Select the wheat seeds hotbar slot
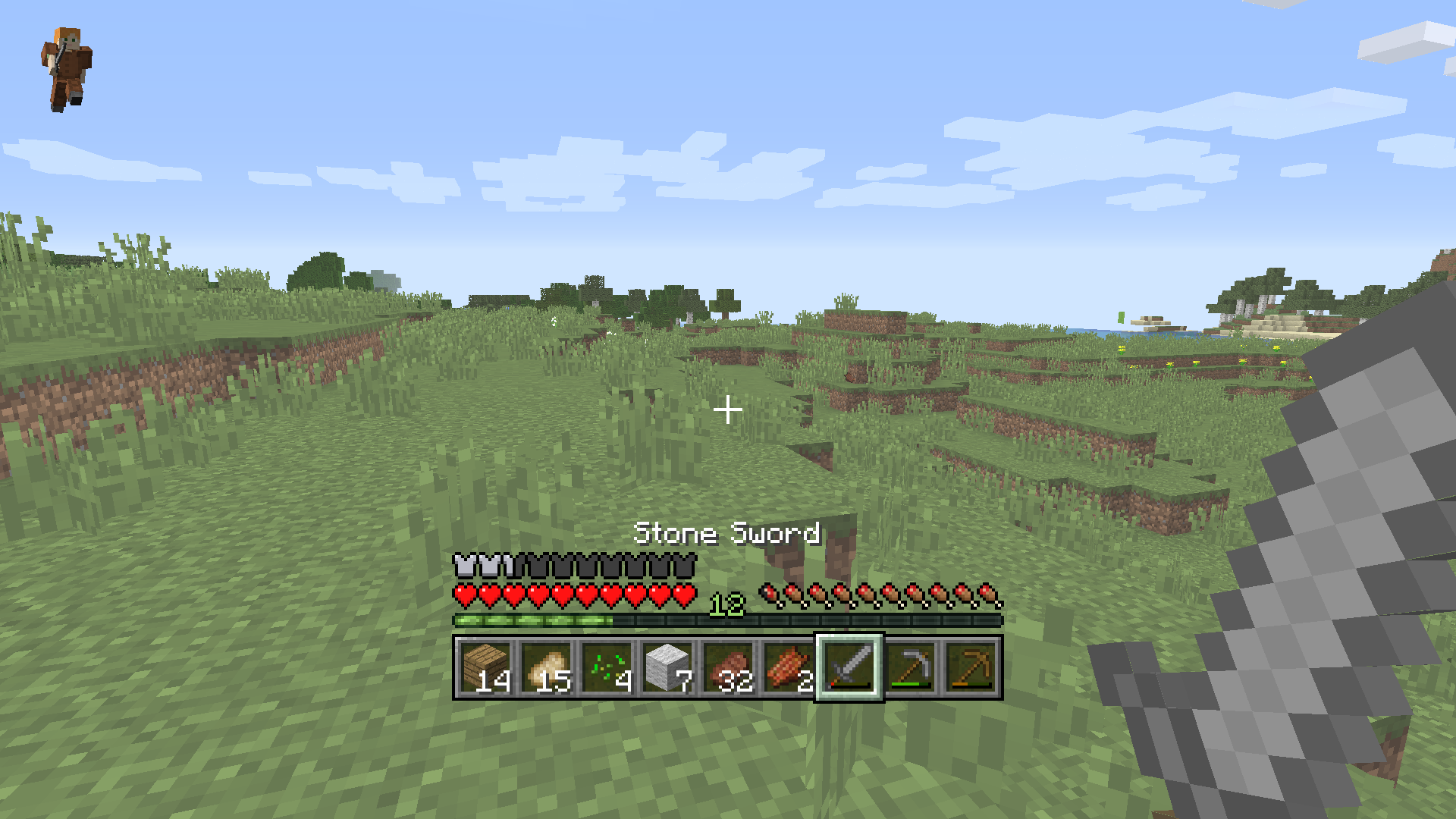Viewport: 1456px width, 819px height. [x=607, y=670]
